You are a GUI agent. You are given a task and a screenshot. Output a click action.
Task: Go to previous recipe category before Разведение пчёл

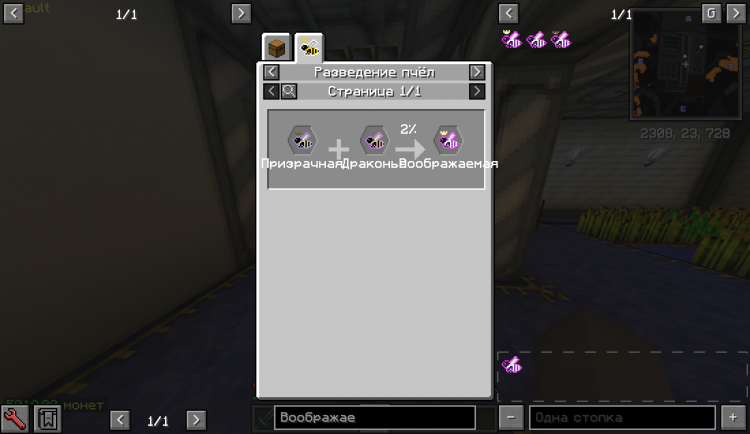tap(271, 72)
